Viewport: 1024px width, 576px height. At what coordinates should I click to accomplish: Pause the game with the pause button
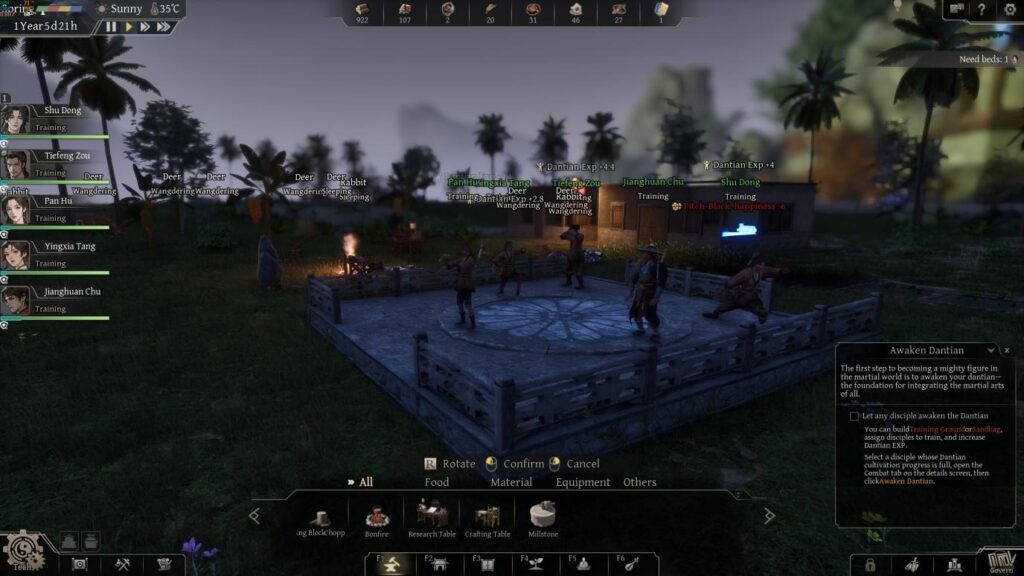[111, 27]
